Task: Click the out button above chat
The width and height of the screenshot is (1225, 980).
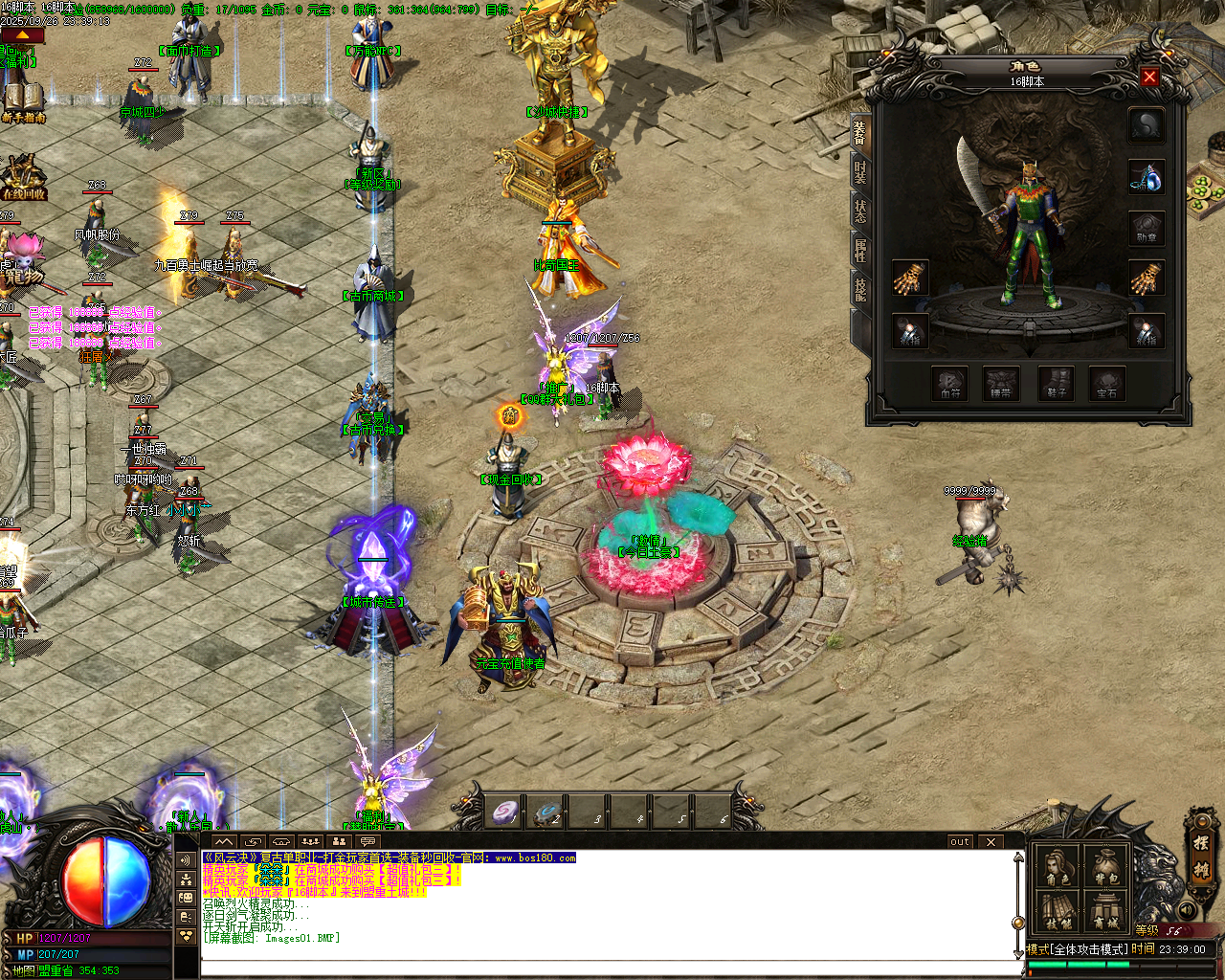Action: click(x=959, y=841)
